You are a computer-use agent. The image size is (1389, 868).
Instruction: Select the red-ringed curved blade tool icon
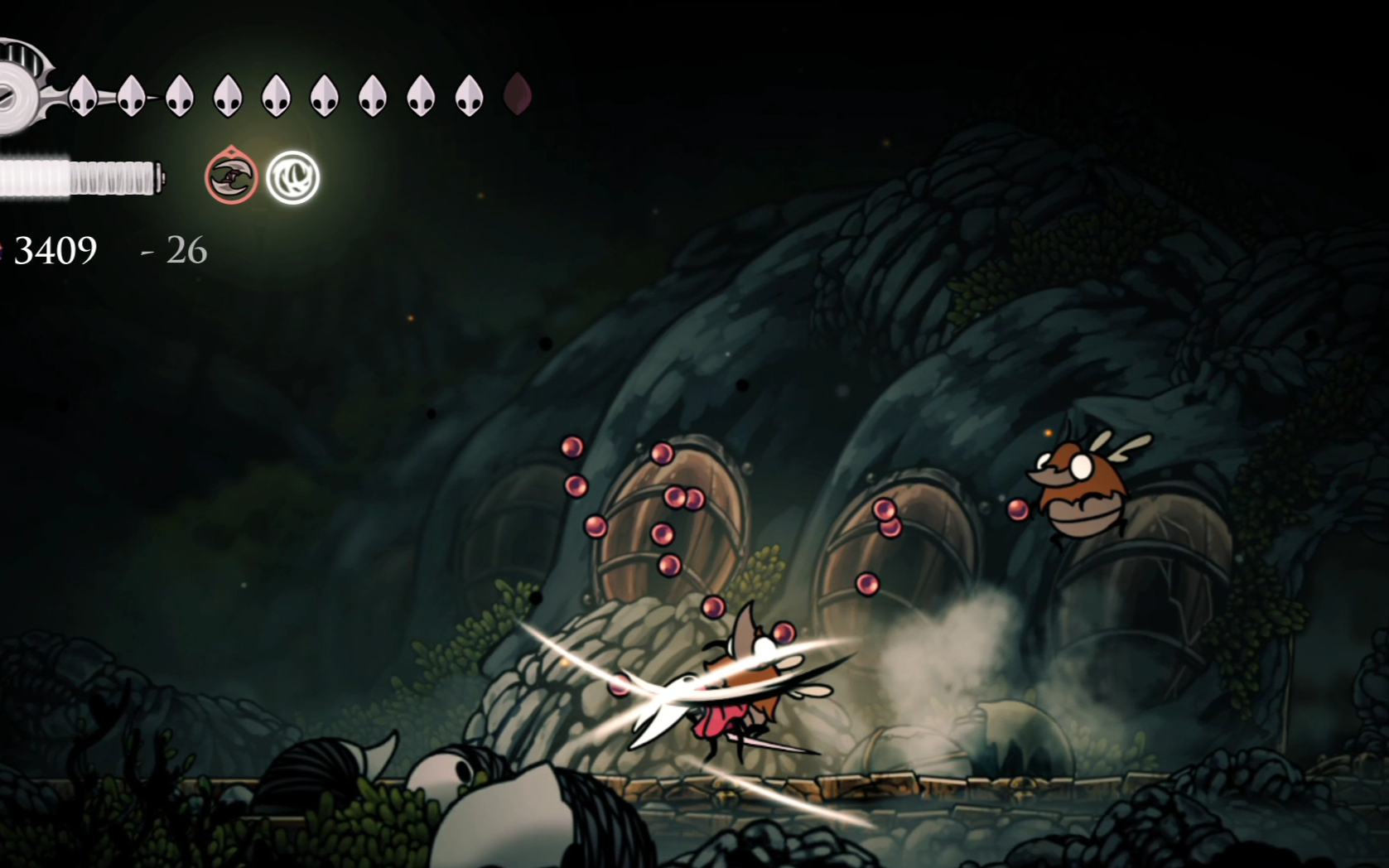point(231,177)
